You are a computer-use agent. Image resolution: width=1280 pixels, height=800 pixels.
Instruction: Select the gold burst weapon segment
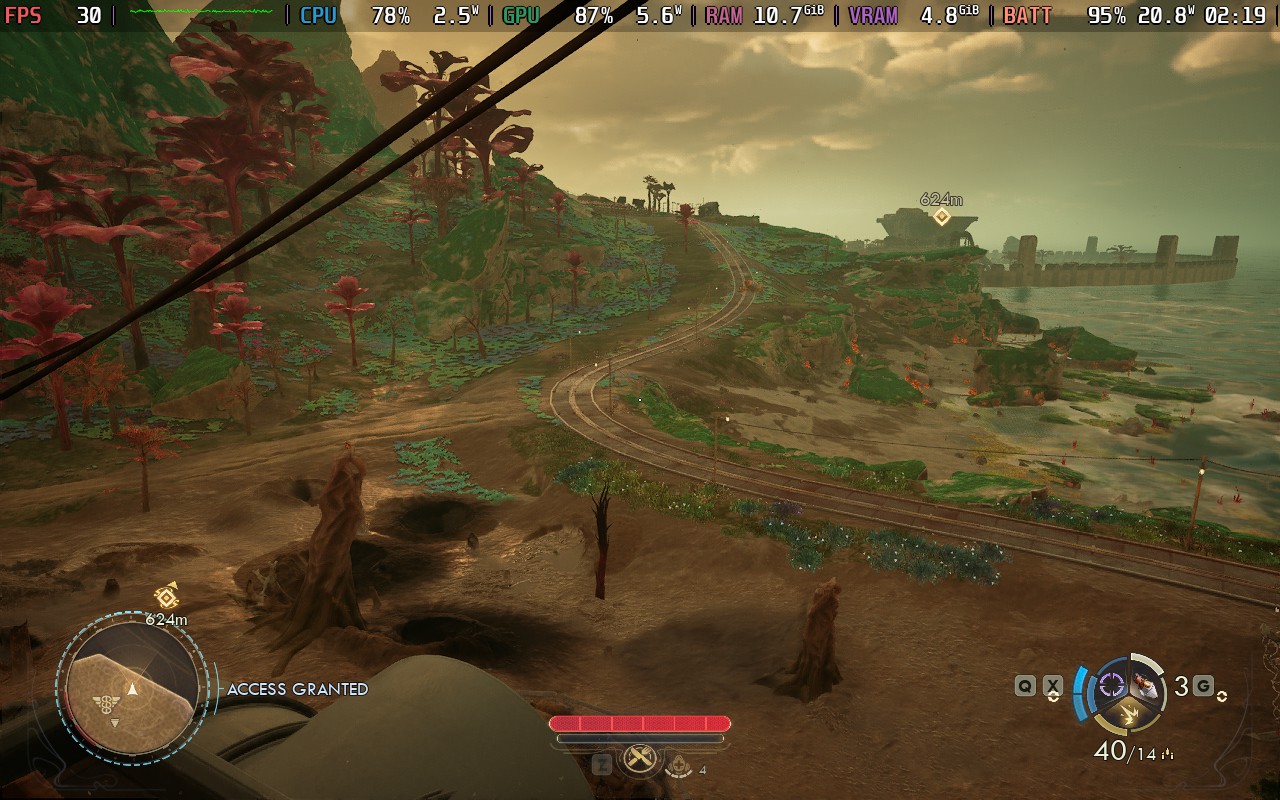point(1129,714)
